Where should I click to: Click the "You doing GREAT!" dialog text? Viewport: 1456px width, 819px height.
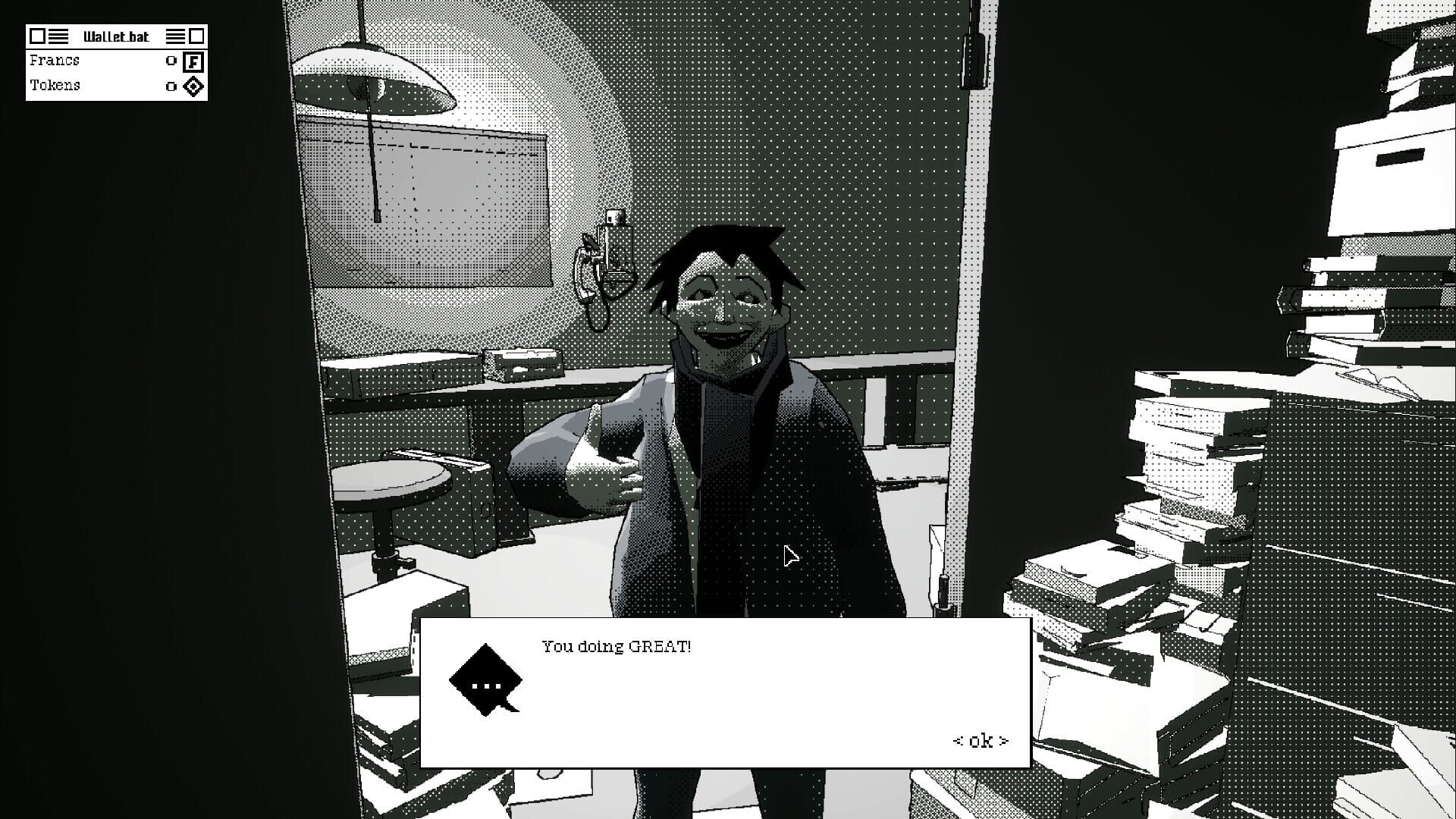coord(616,647)
